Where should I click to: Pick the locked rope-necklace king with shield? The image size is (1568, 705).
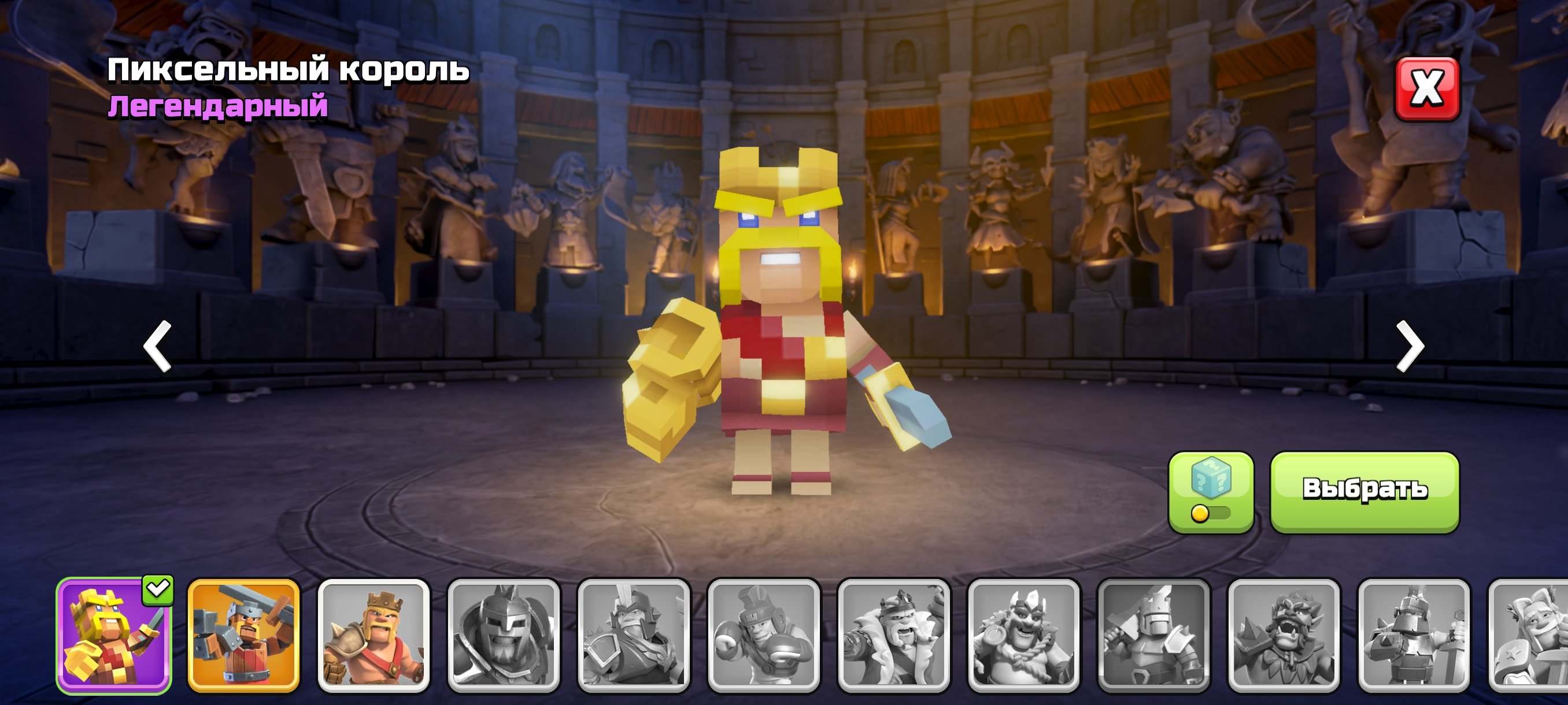click(1023, 635)
